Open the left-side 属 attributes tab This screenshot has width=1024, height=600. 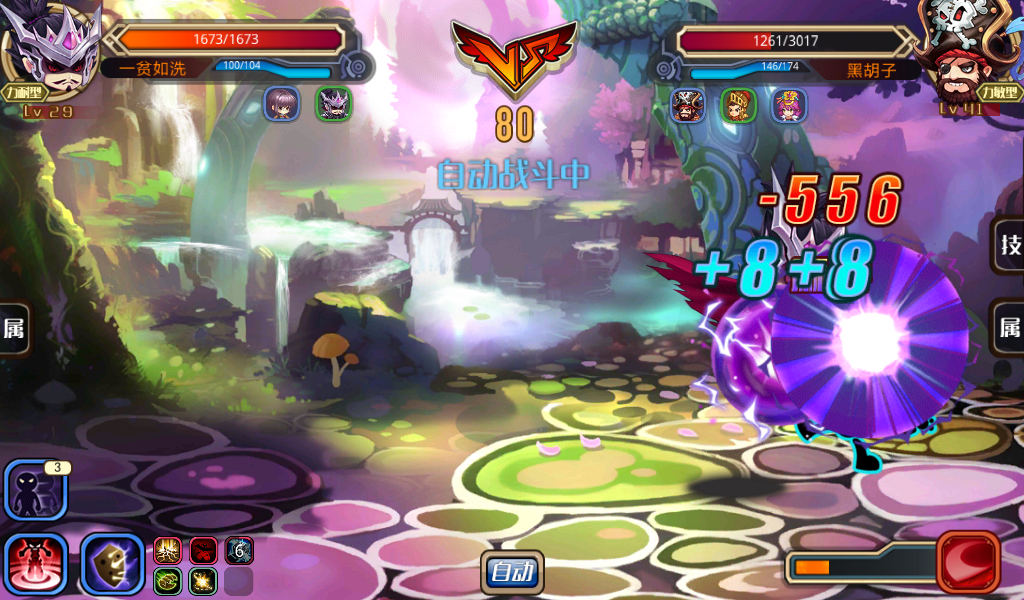click(x=14, y=328)
